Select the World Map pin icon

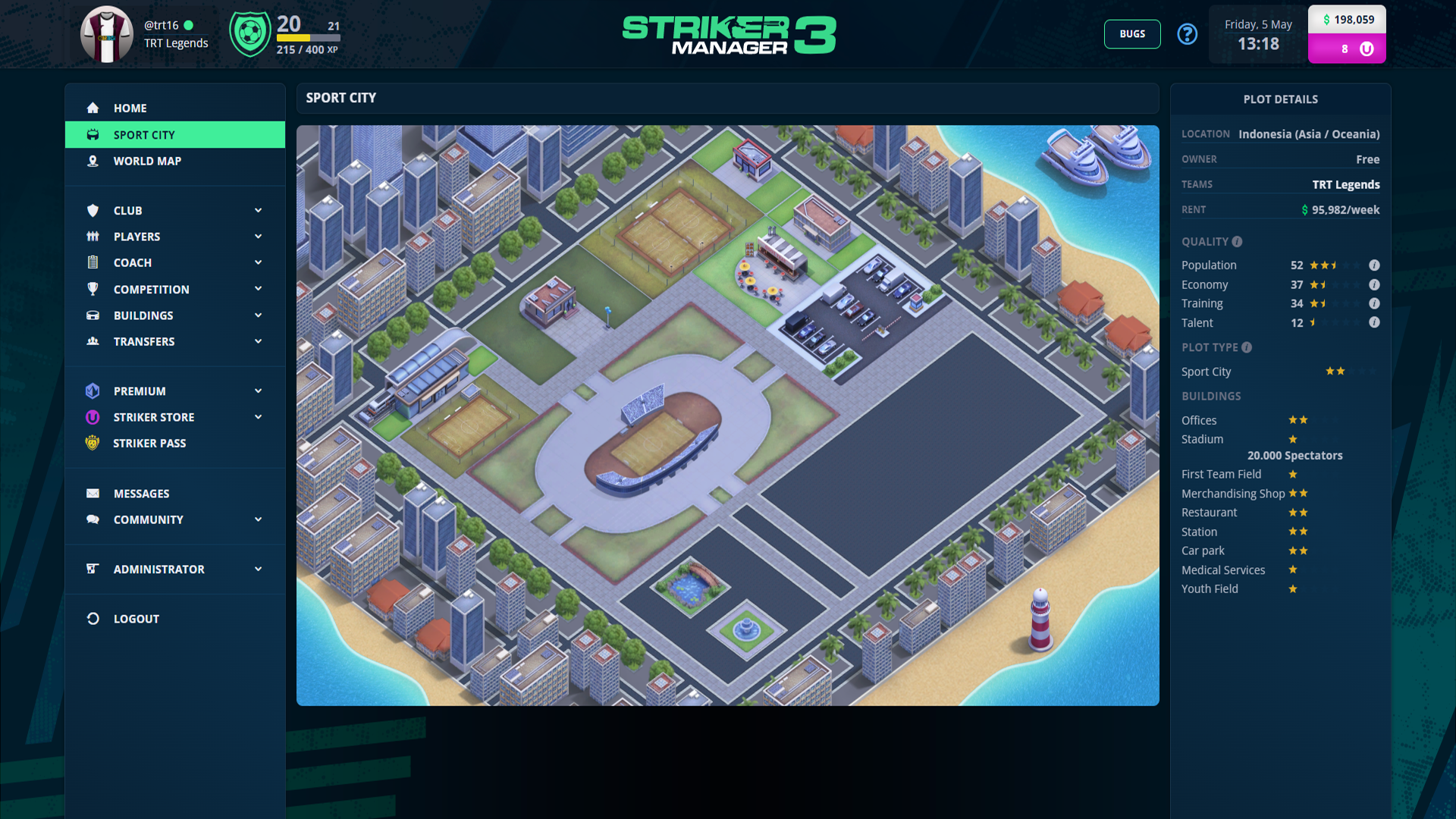point(93,161)
